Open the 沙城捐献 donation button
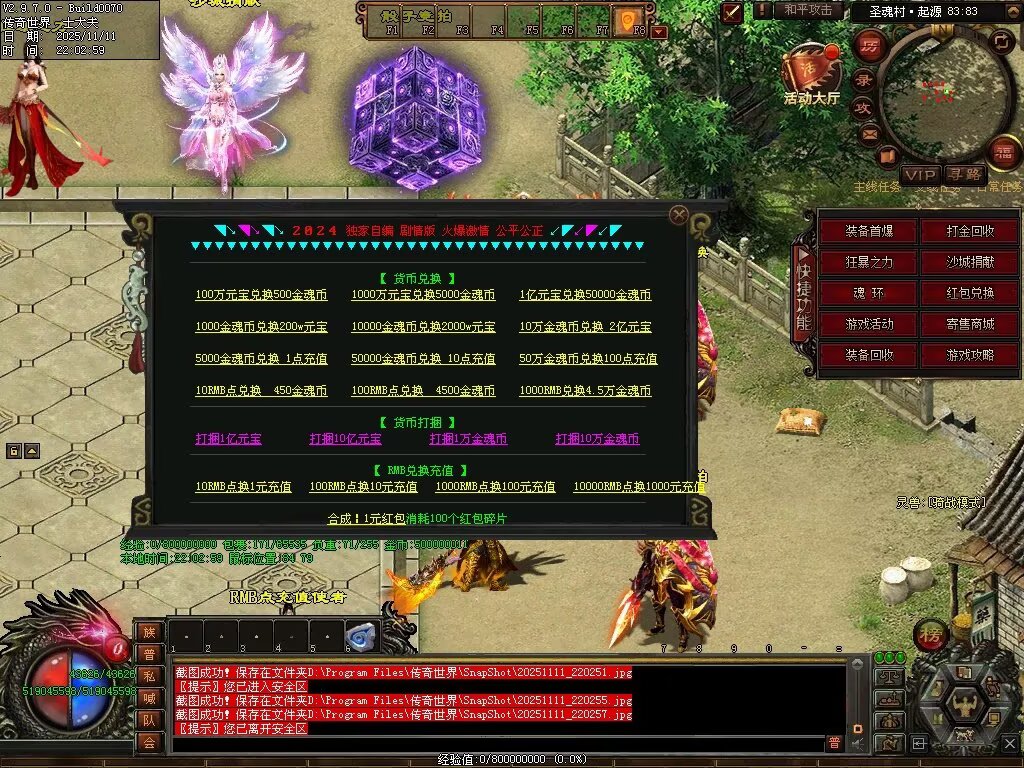Image resolution: width=1024 pixels, height=768 pixels. coord(971,262)
